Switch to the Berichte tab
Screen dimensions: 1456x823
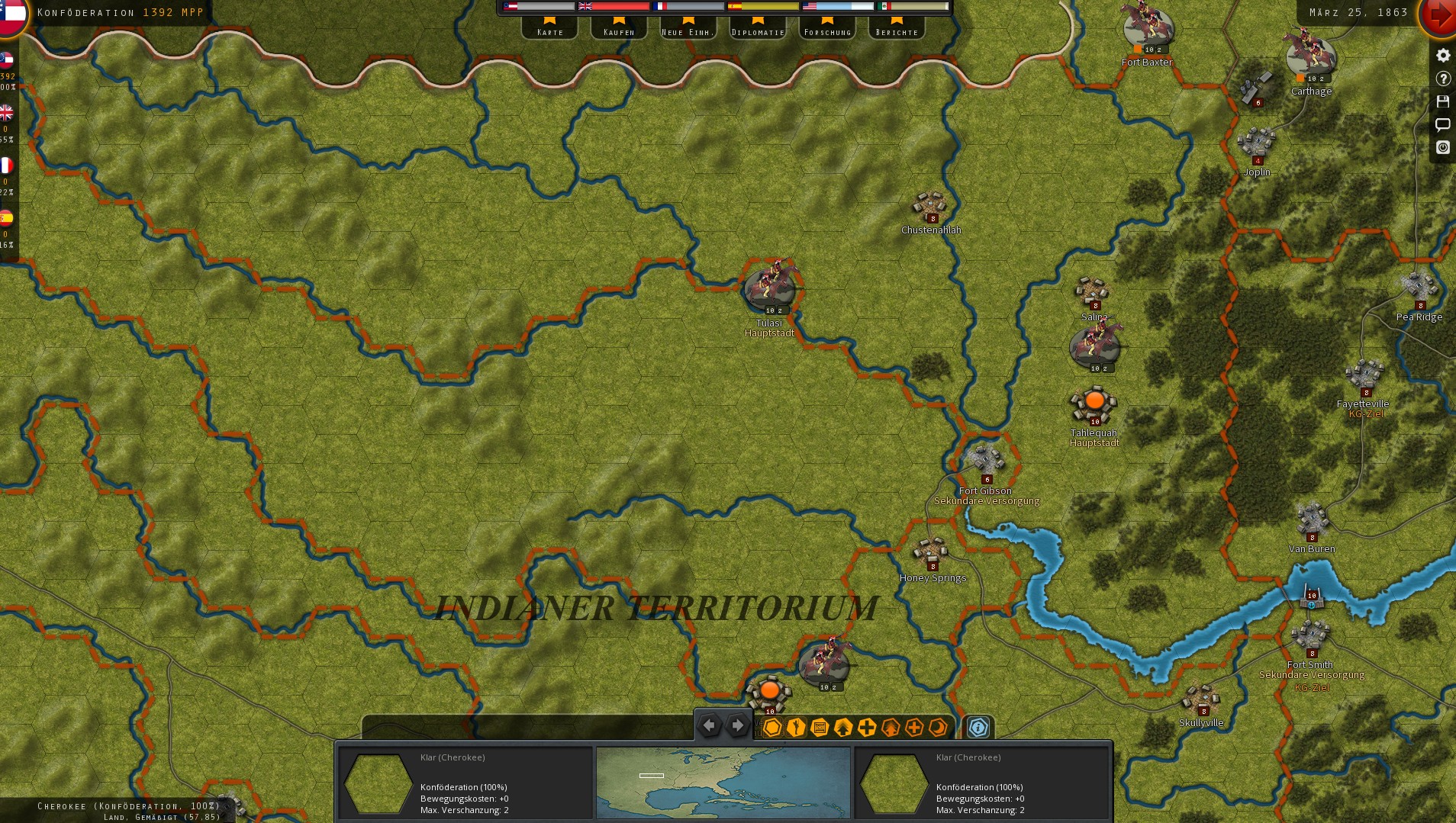[x=897, y=31]
